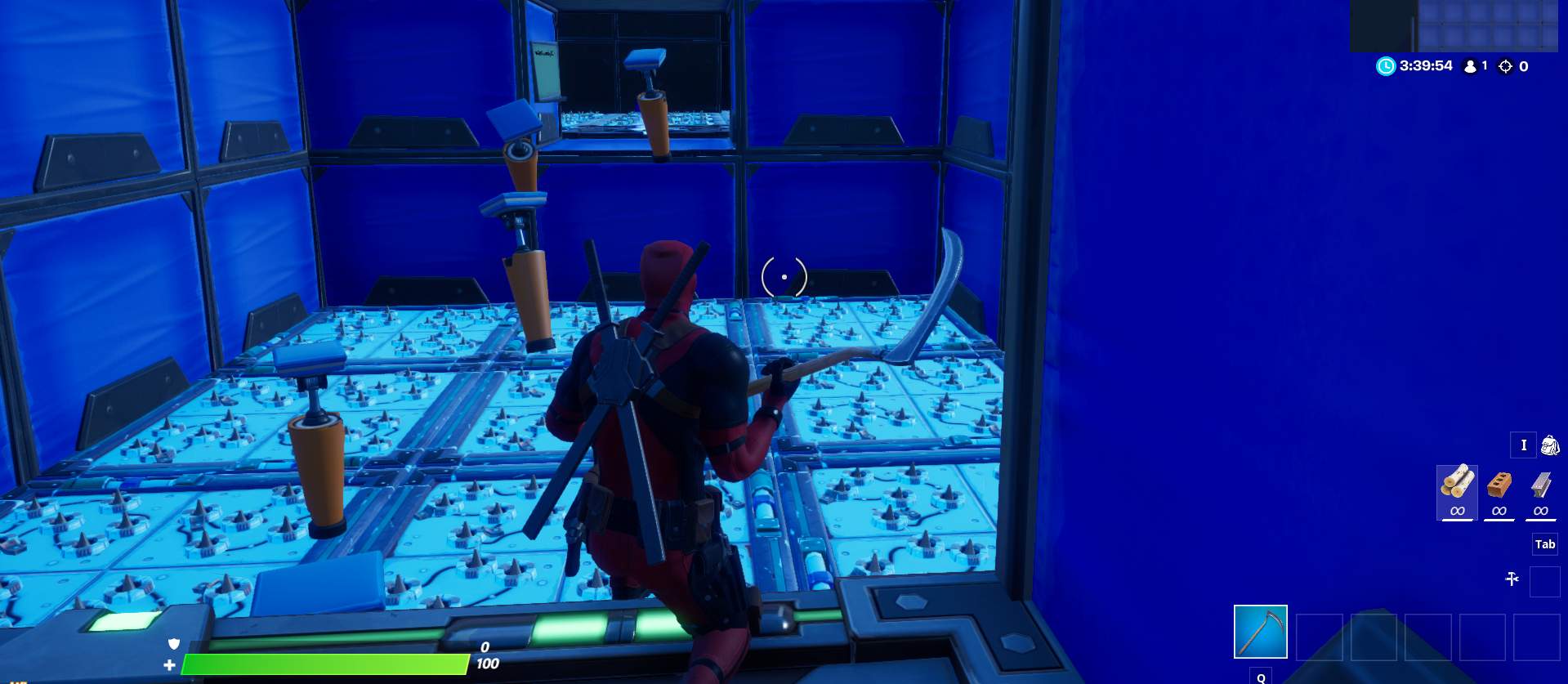Open the backpack inventory icon

click(x=1550, y=445)
